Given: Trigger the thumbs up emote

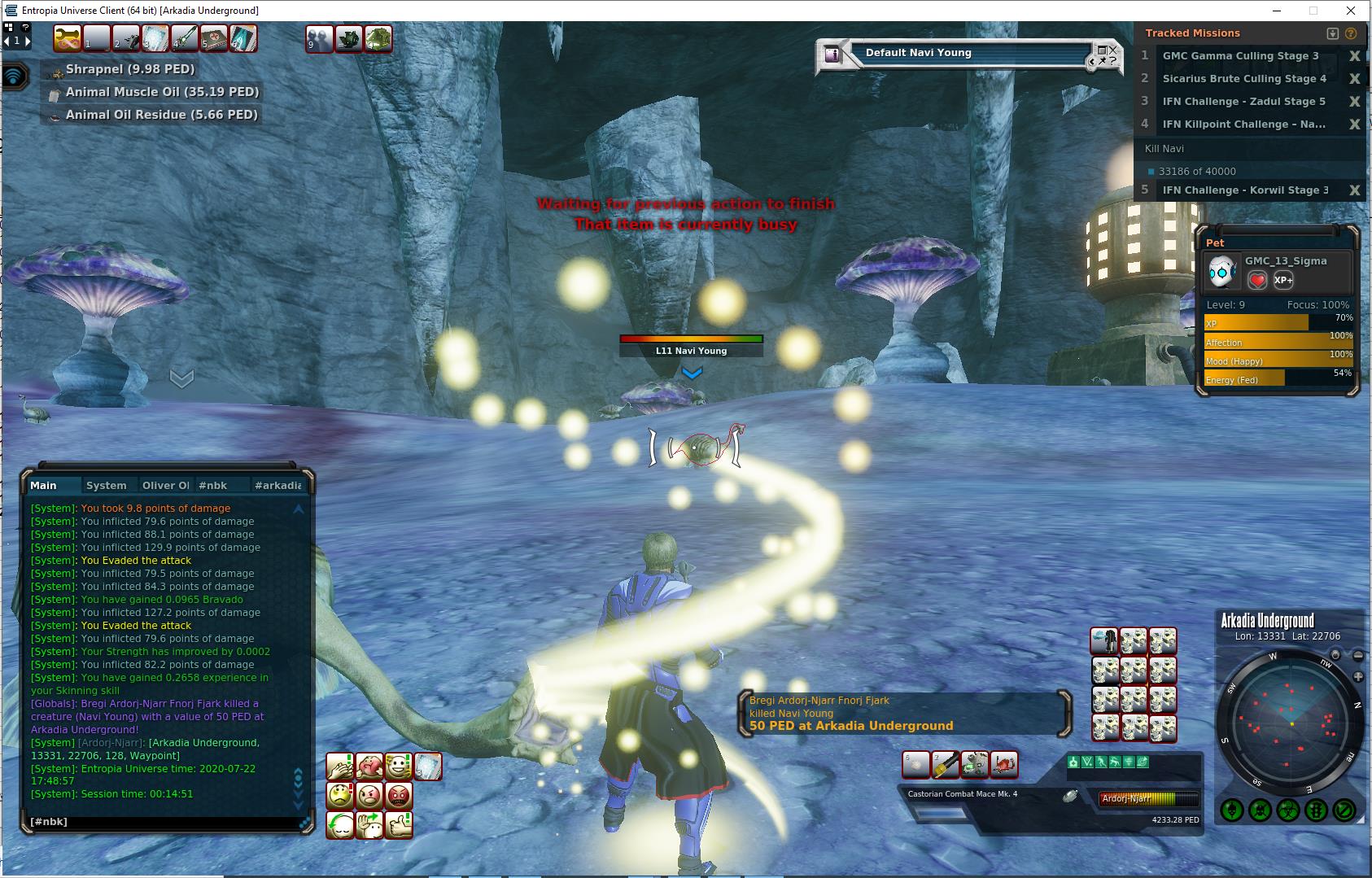Looking at the screenshot, I should (399, 824).
